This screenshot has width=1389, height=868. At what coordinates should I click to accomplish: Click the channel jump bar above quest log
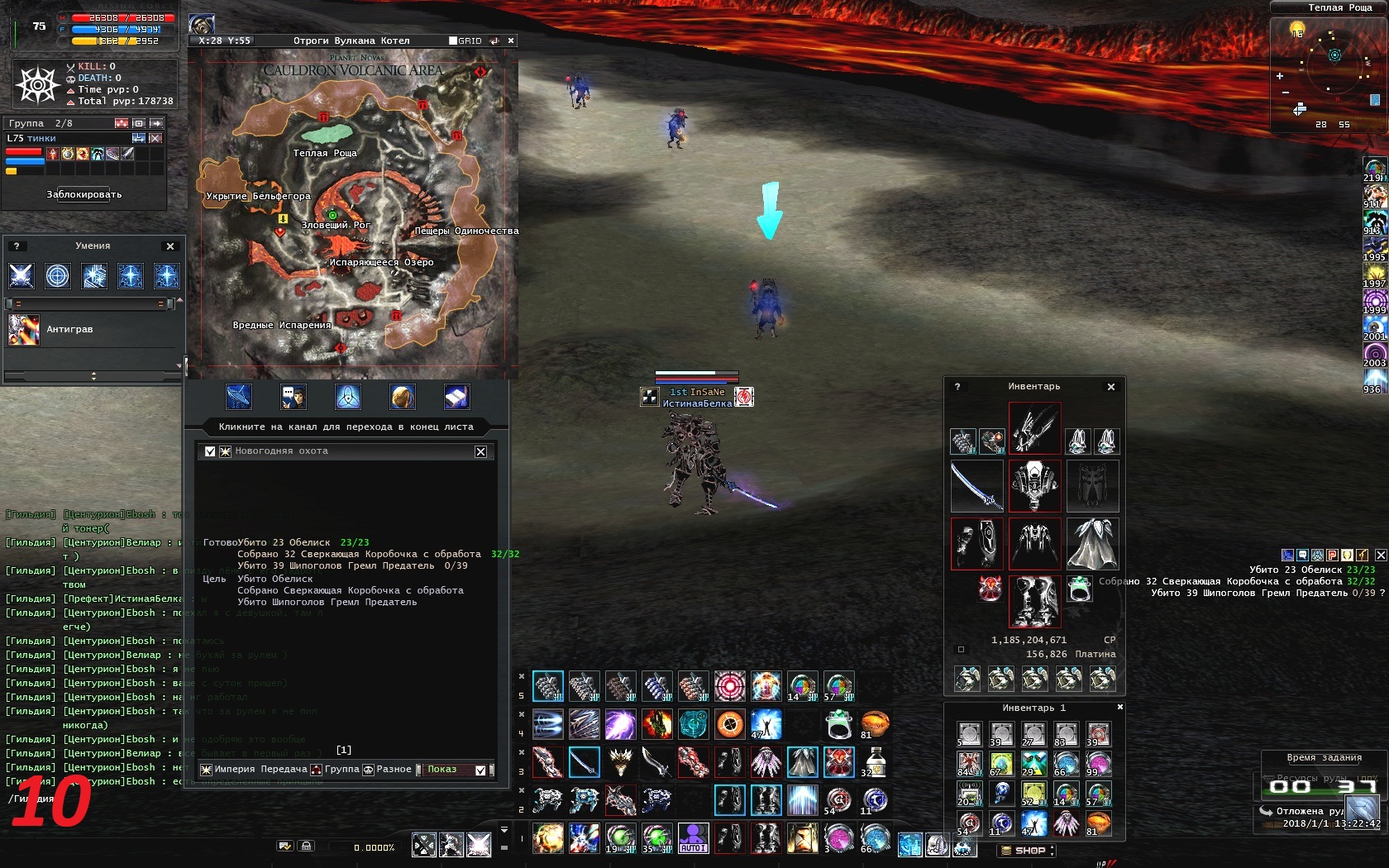click(346, 427)
